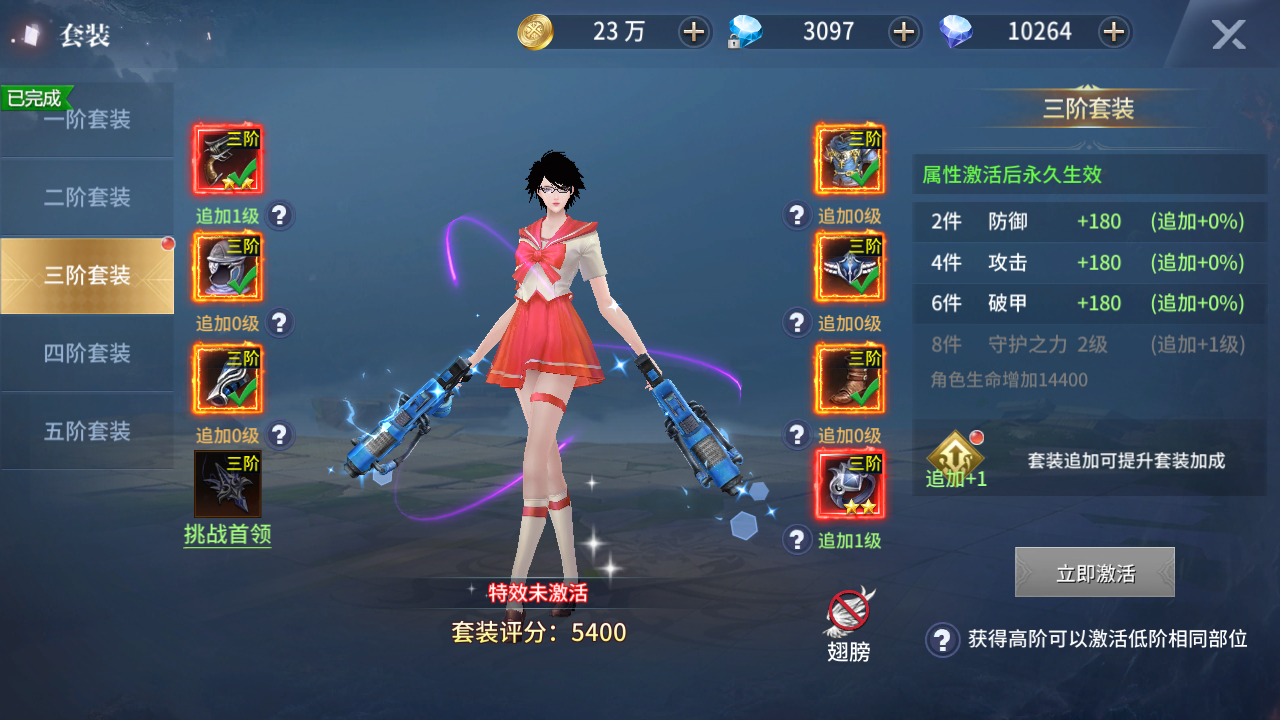Add bound diamonds via the plus beside 3097

point(904,32)
